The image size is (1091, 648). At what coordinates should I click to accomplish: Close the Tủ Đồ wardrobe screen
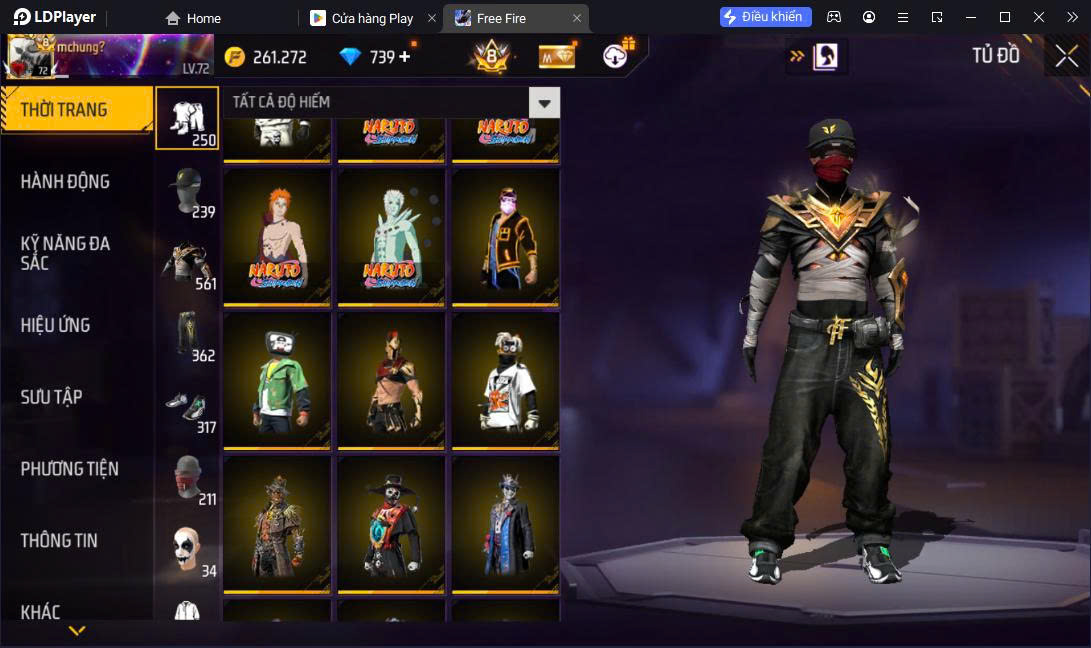coord(1067,56)
